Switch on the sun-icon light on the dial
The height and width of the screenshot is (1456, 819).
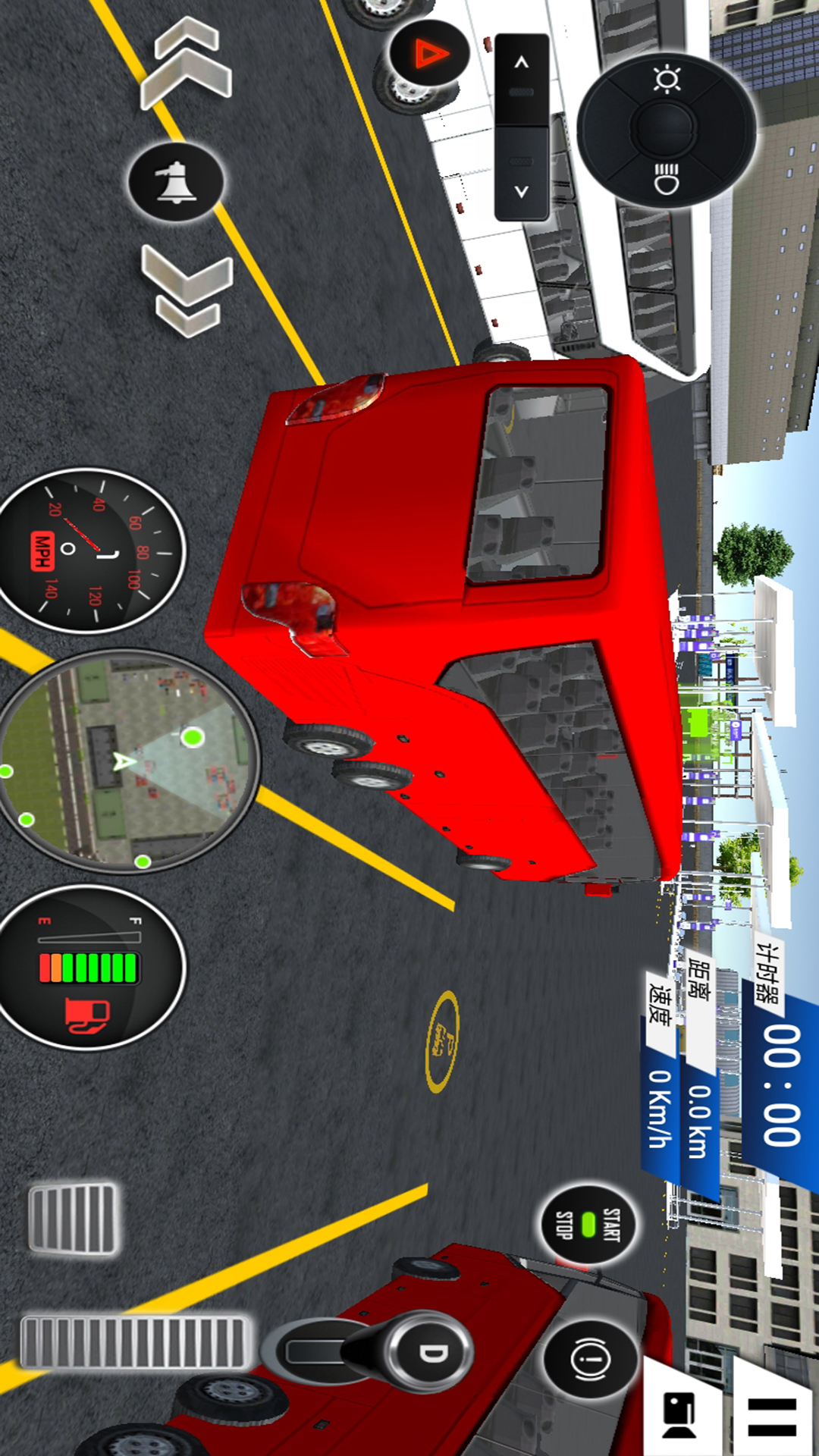coord(667,80)
